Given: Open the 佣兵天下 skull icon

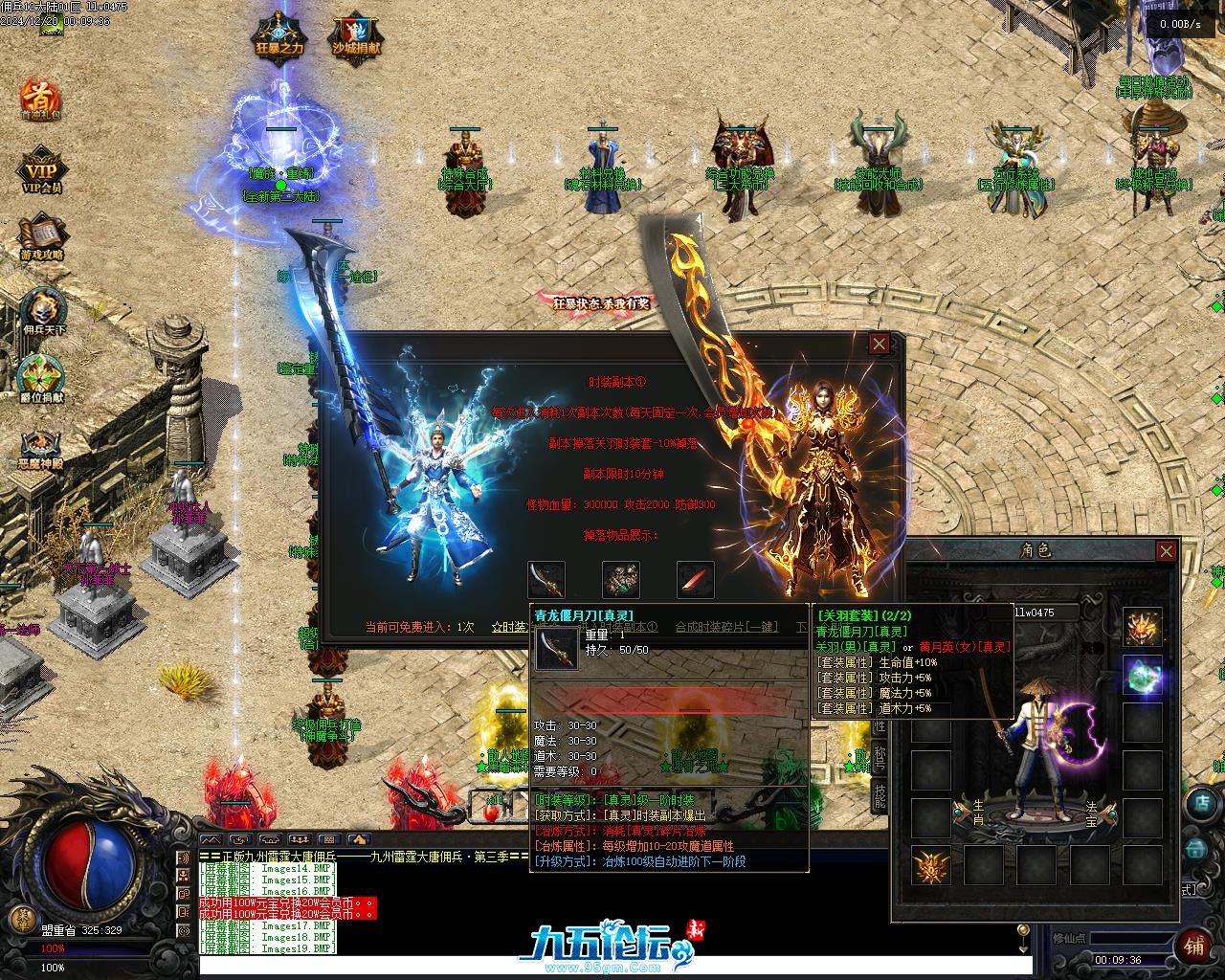Looking at the screenshot, I should (41, 312).
